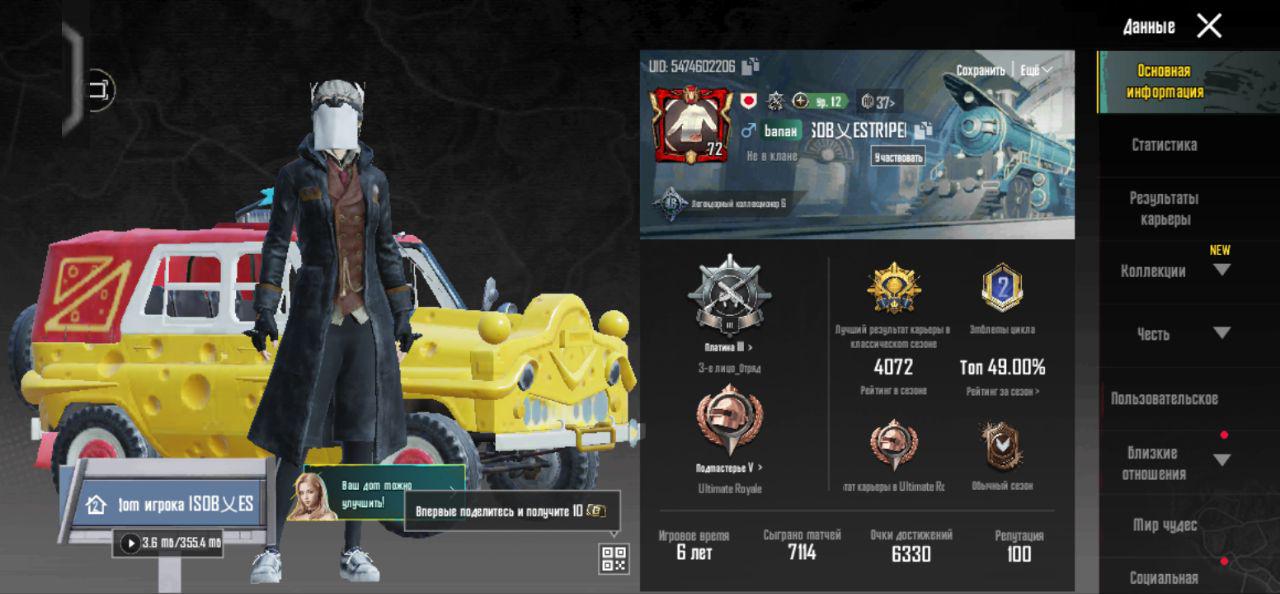Open the Пользовательское tab
Viewport: 1280px width, 594px height.
point(1164,399)
